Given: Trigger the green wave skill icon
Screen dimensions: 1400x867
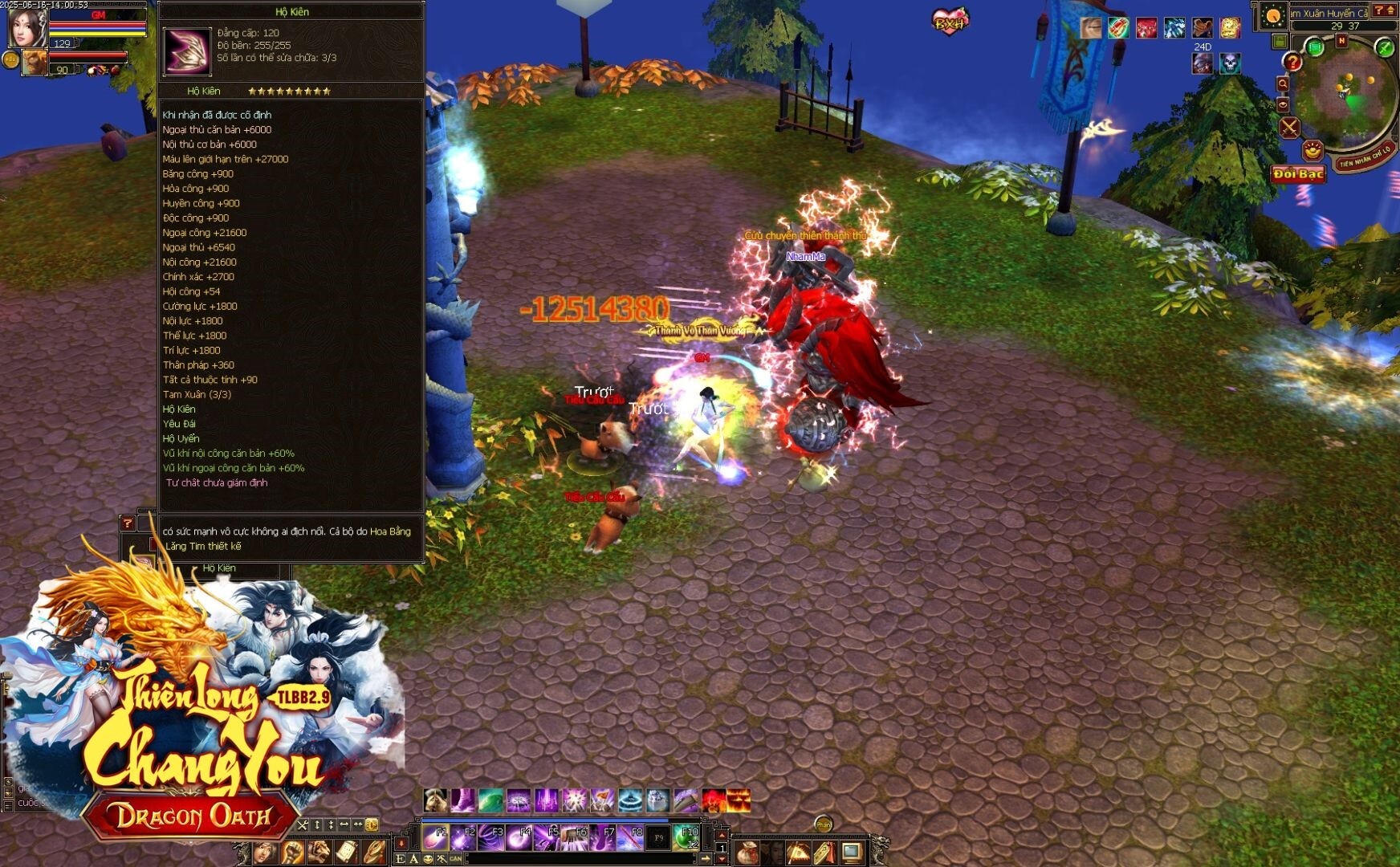Looking at the screenshot, I should (490, 800).
